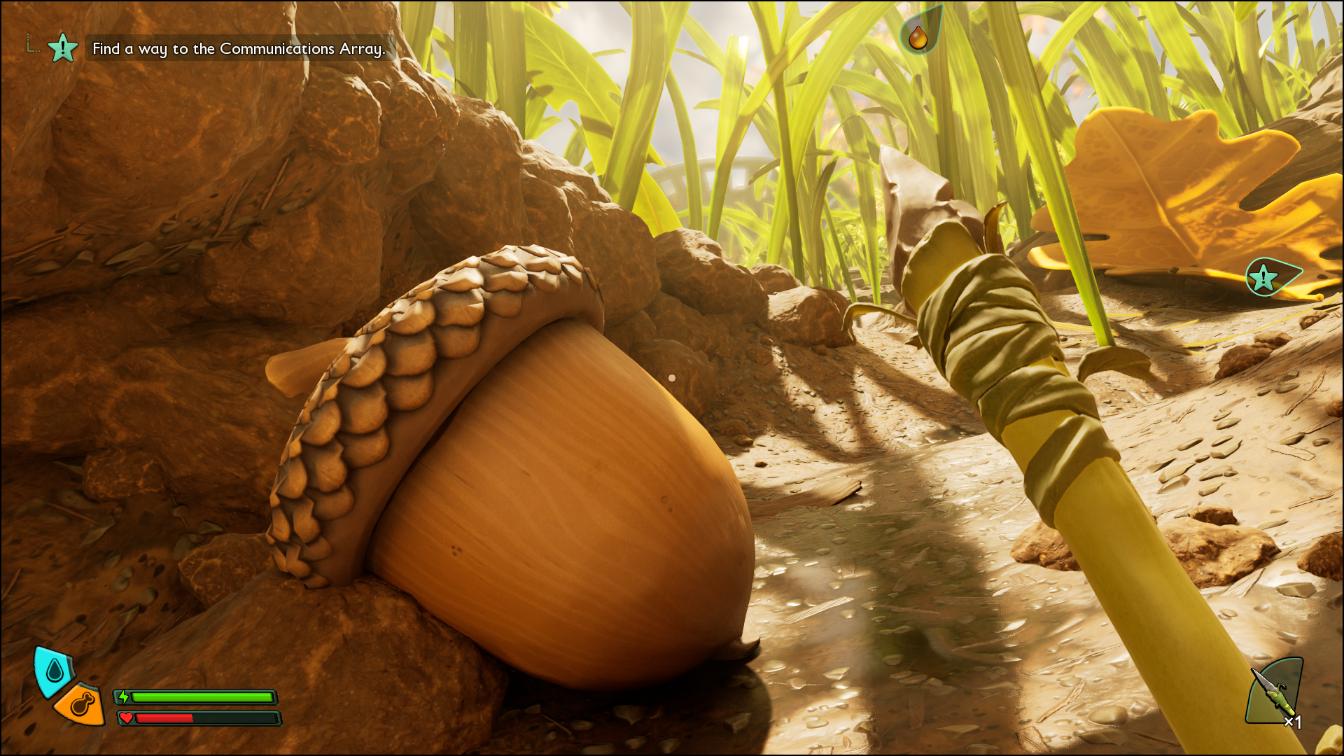Click the teal star quest waypoint marker
Screen dimensions: 1344x756
pyautogui.click(x=1270, y=276)
